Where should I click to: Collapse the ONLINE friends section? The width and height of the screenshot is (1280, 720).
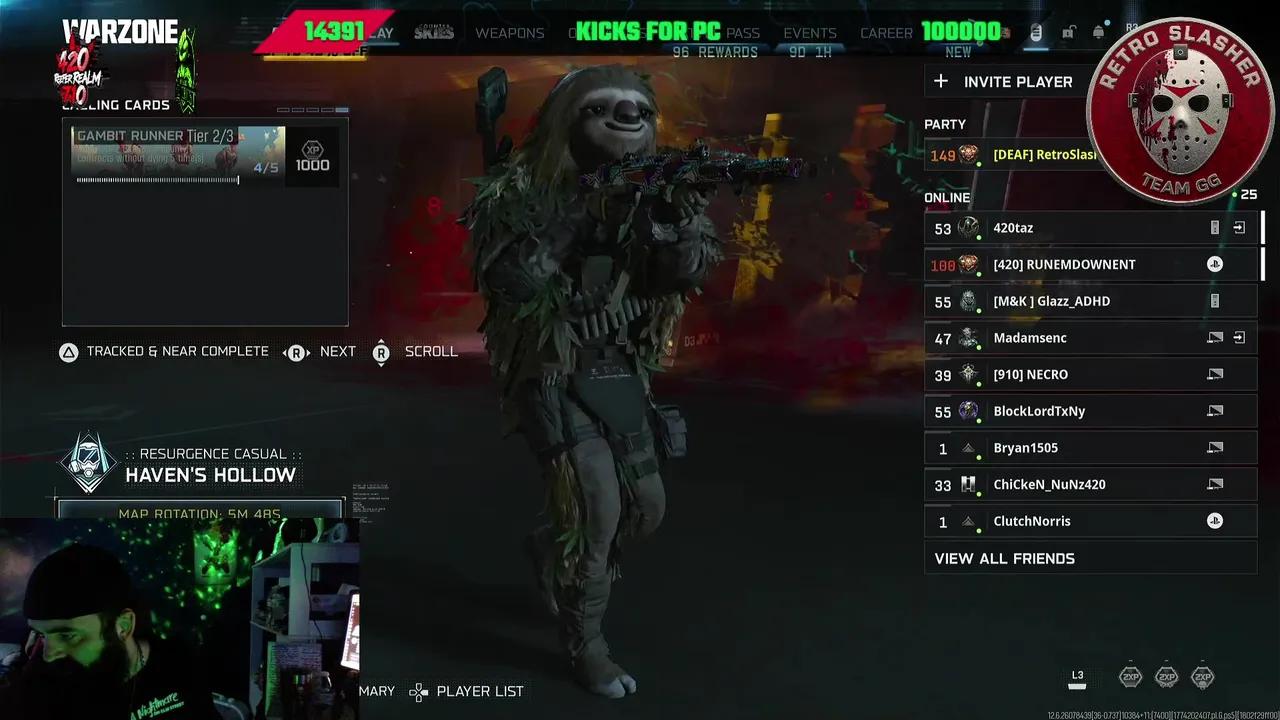947,198
